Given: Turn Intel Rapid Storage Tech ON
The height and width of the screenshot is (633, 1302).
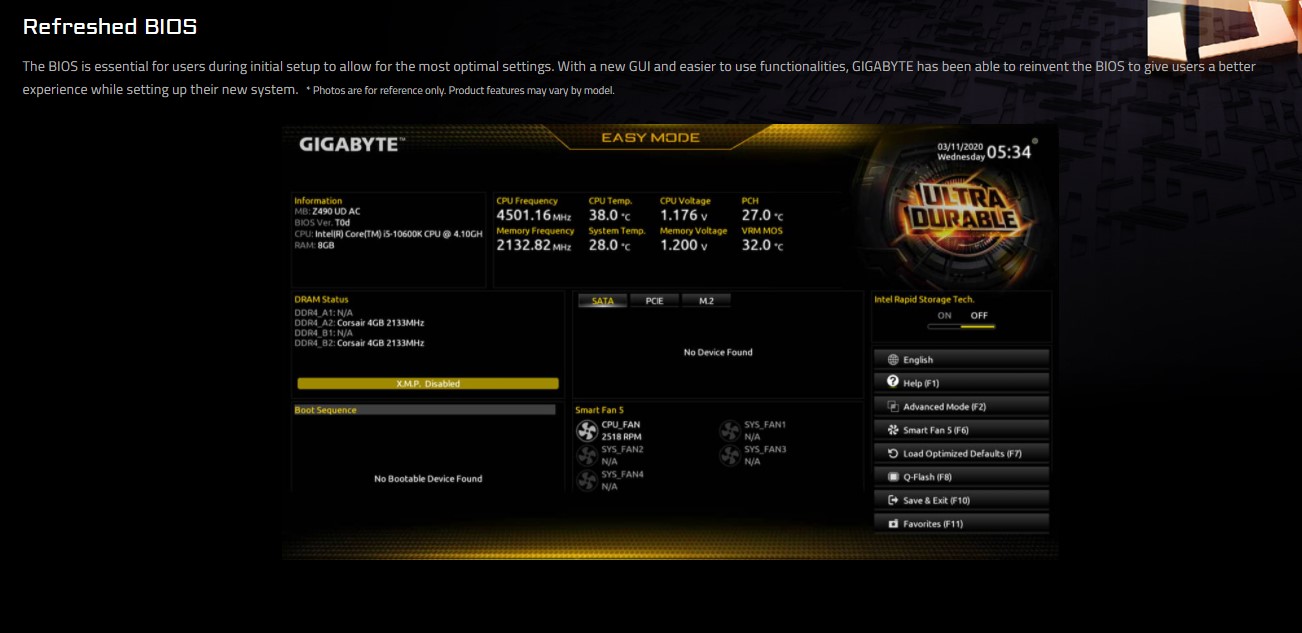Looking at the screenshot, I should click(944, 316).
